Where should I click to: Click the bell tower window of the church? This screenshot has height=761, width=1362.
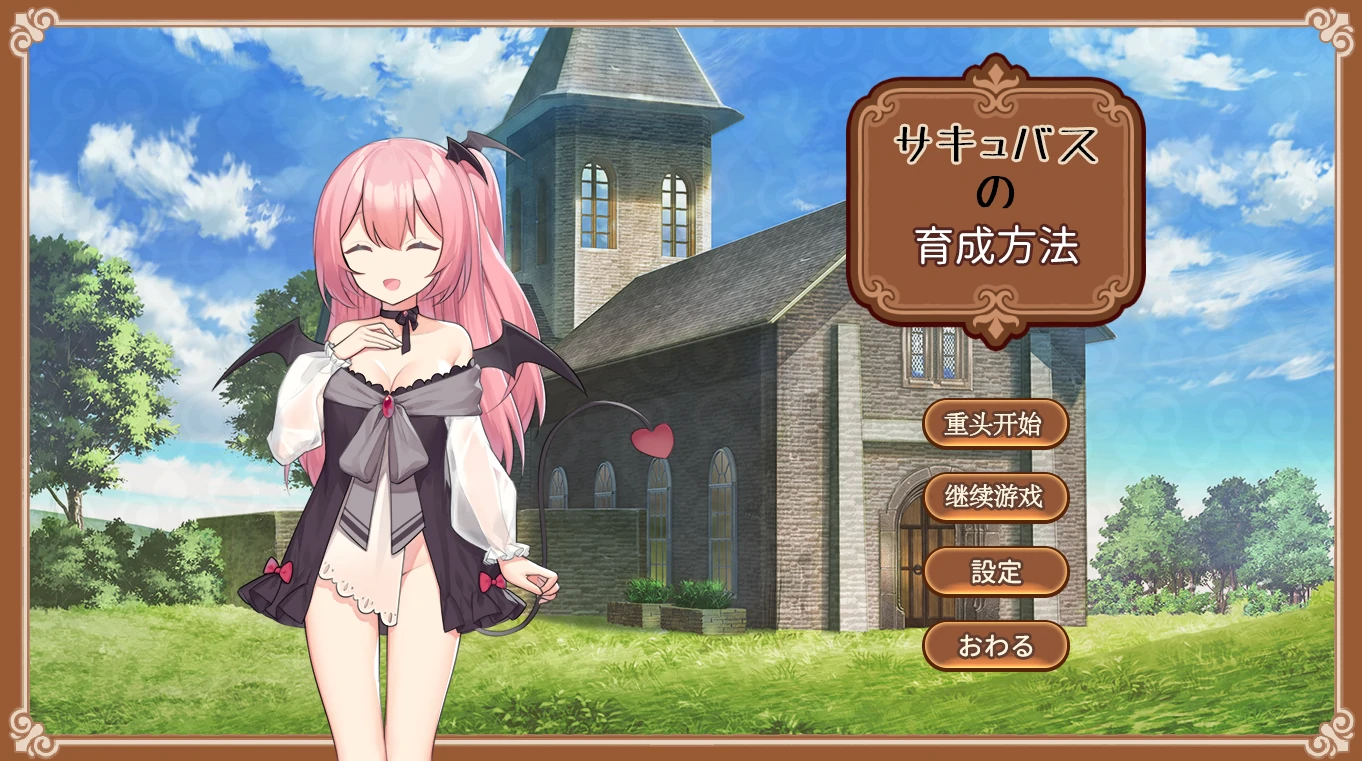click(x=594, y=206)
